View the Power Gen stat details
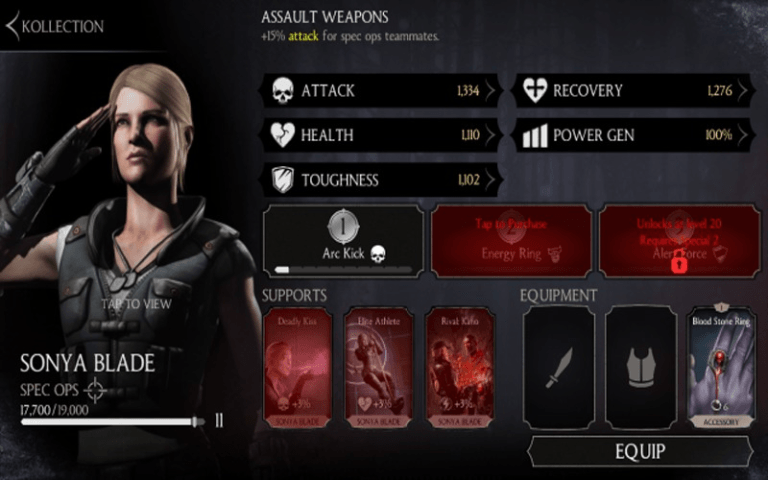 (635, 135)
